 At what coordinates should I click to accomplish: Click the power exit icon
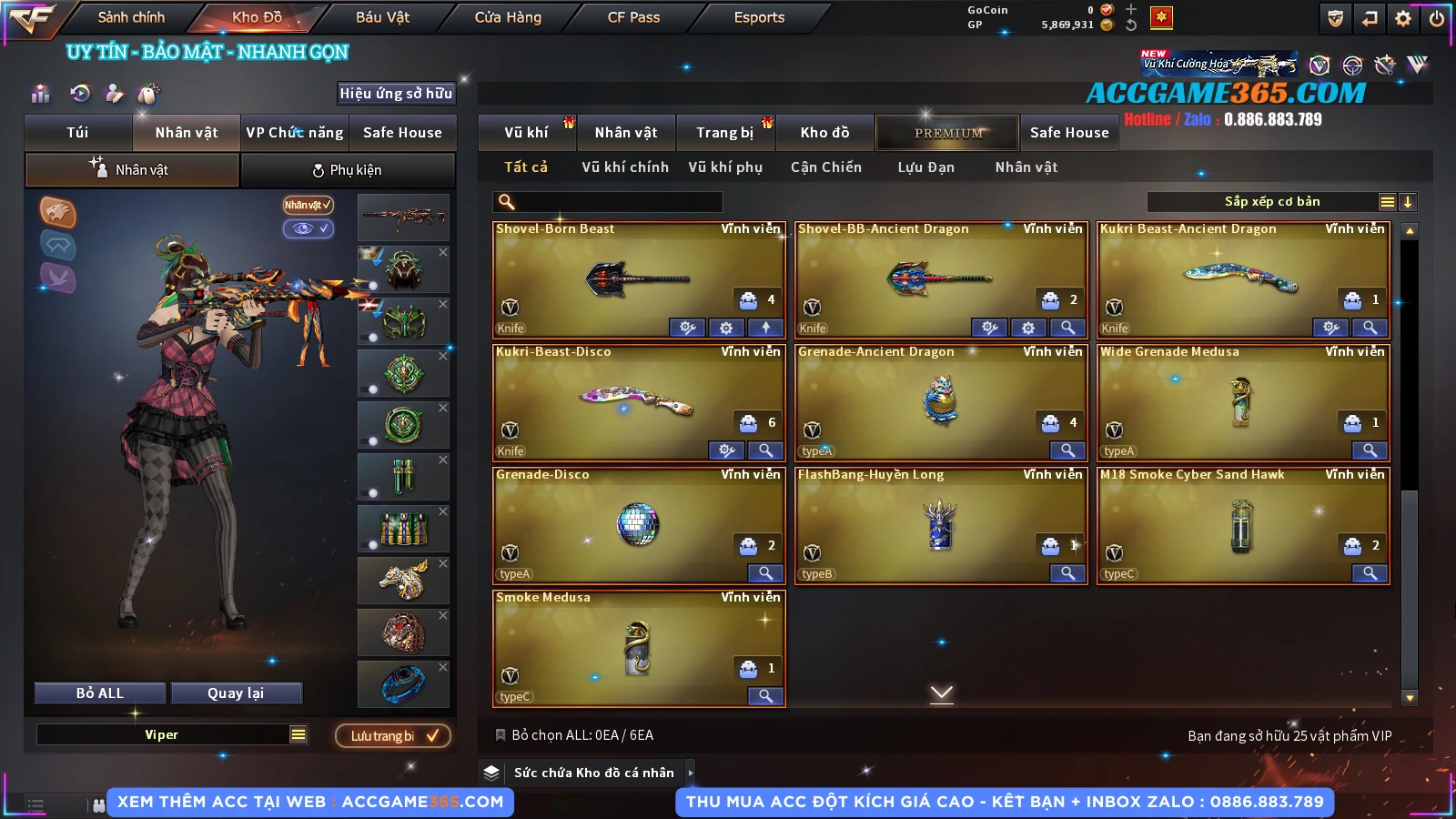[1437, 18]
